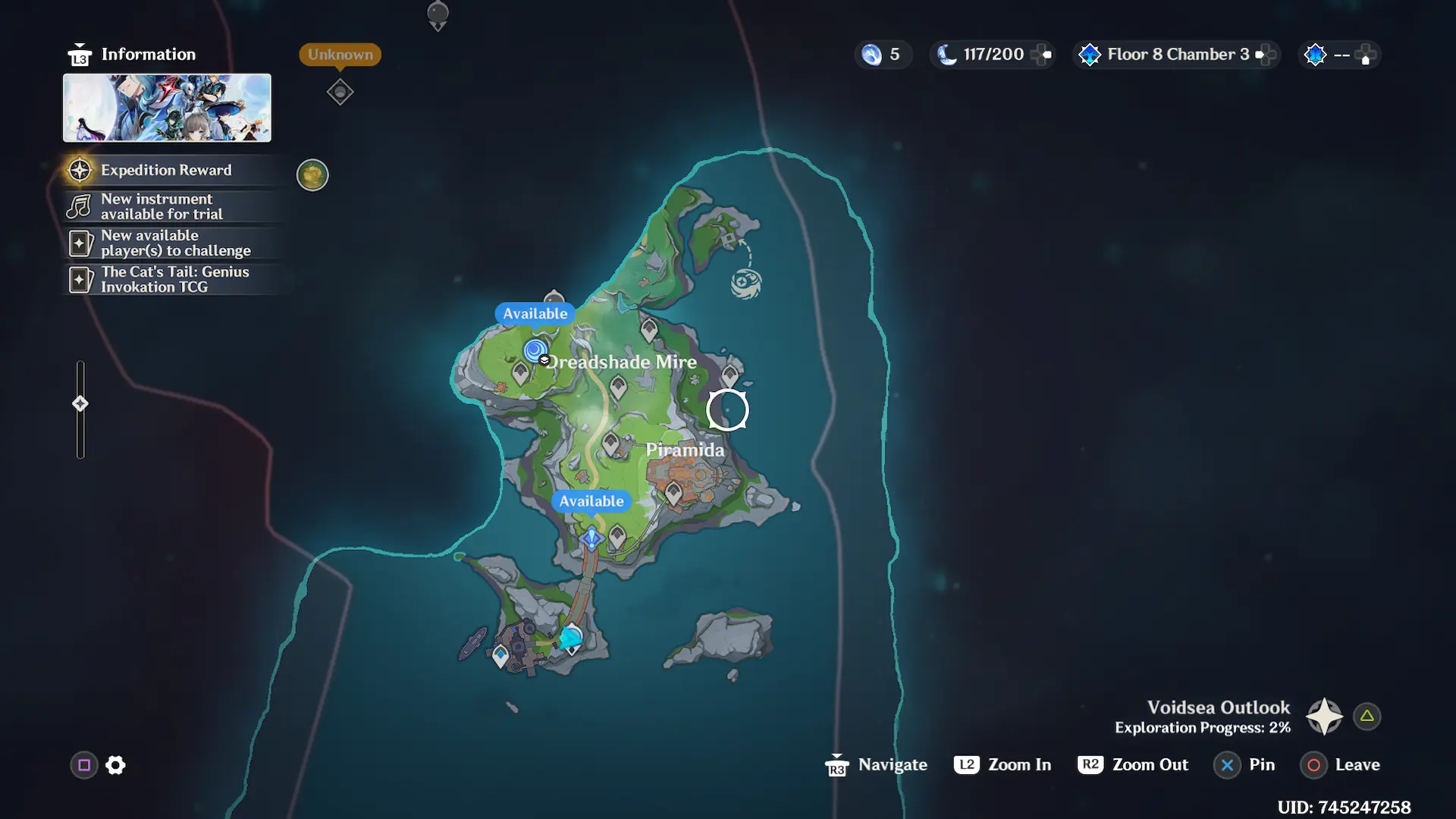Viewport: 1456px width, 819px height.
Task: Open the Expedition Reward notification entry
Action: [x=167, y=170]
